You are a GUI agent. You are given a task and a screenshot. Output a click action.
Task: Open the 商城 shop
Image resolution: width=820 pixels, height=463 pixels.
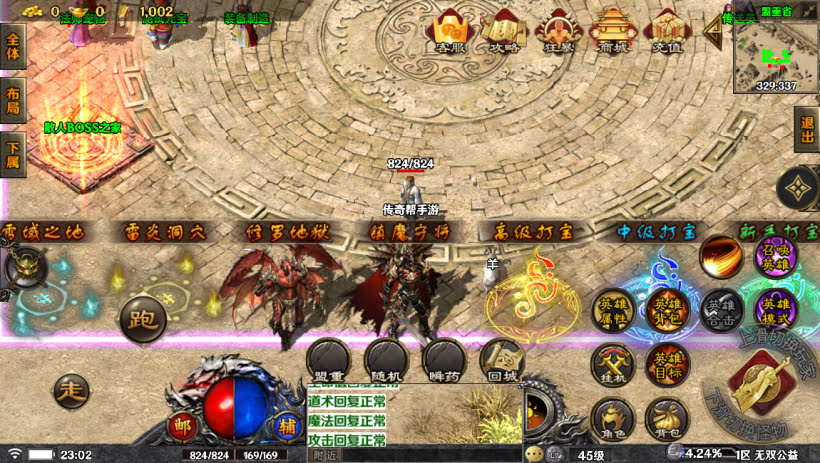[x=611, y=33]
